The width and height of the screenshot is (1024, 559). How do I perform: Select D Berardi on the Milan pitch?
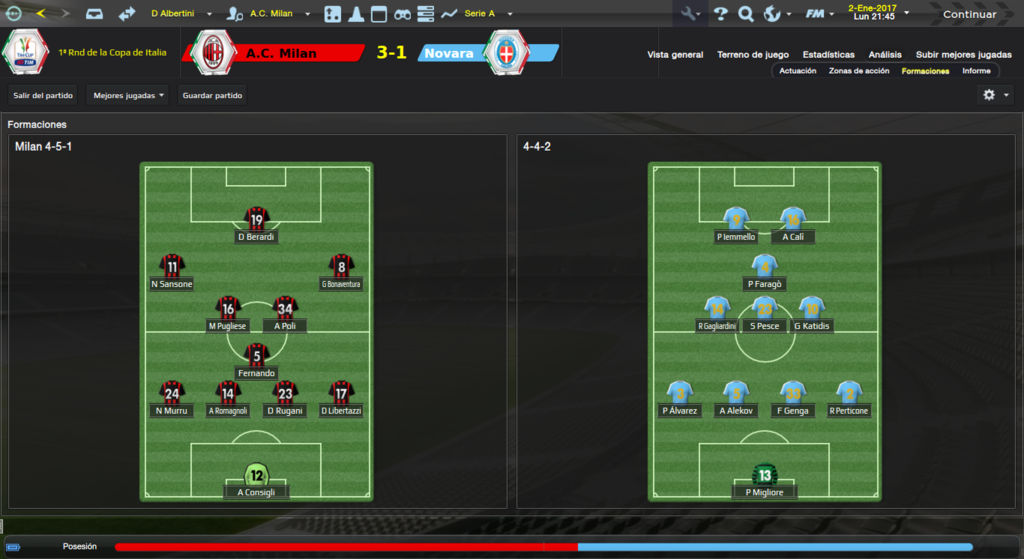click(x=257, y=225)
